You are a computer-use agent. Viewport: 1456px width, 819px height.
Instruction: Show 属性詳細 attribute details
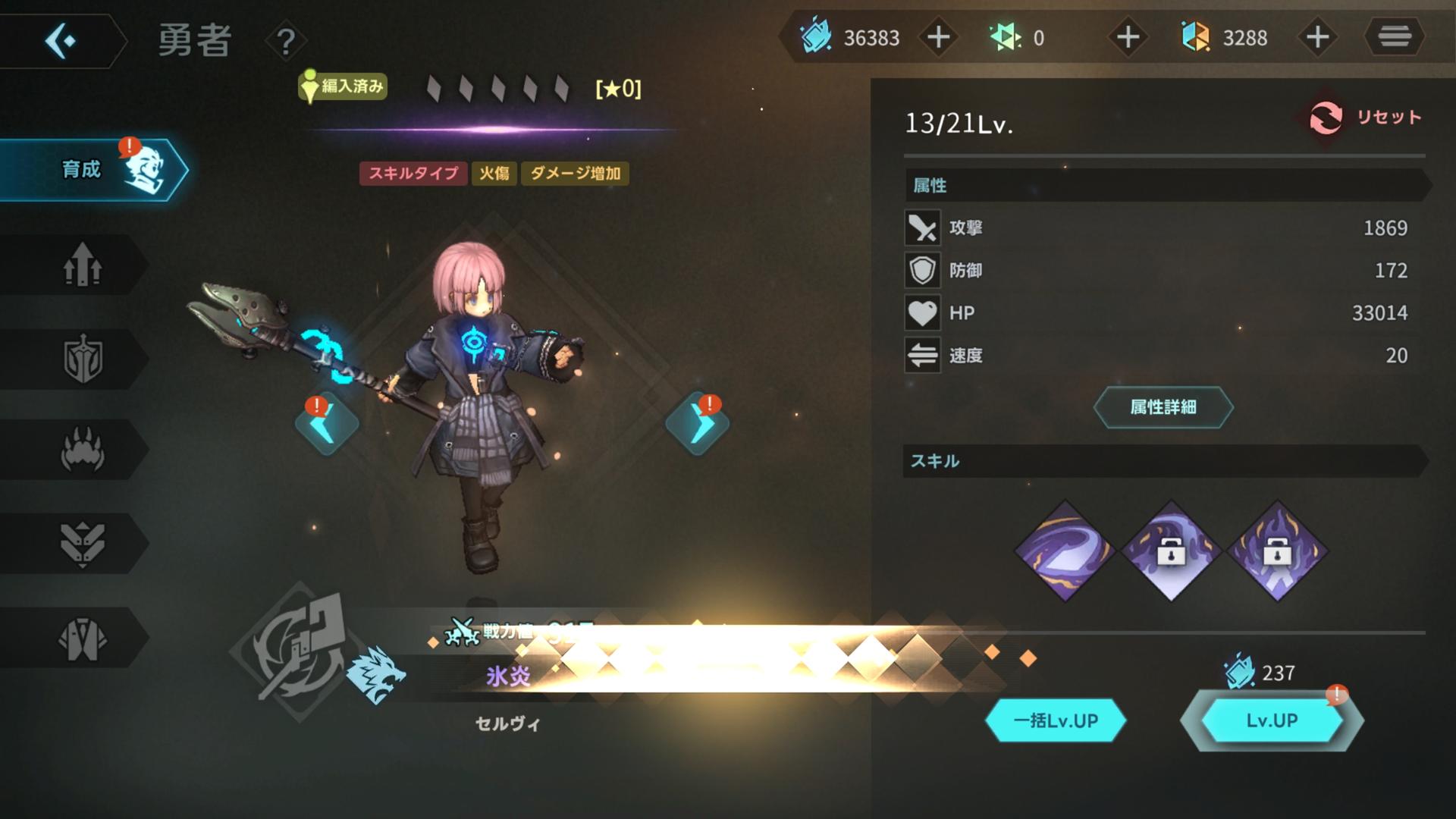[x=1163, y=407]
